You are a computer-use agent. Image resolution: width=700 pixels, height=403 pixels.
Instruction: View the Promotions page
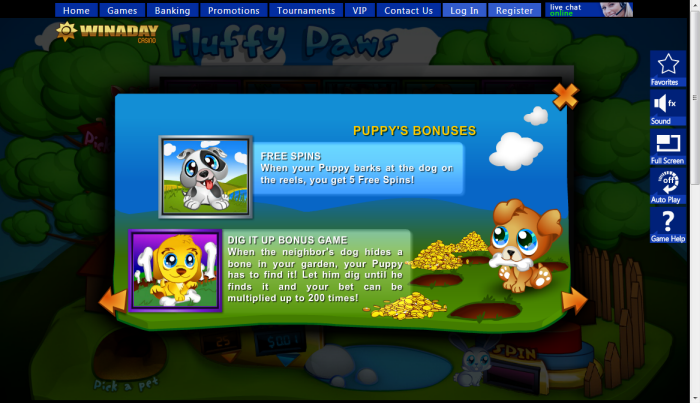coord(234,11)
